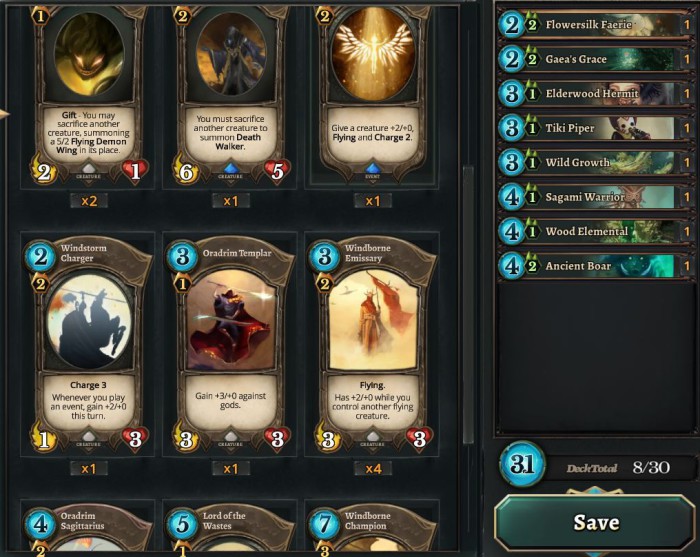Choose Elderwood Hermit in deck list

(595, 94)
